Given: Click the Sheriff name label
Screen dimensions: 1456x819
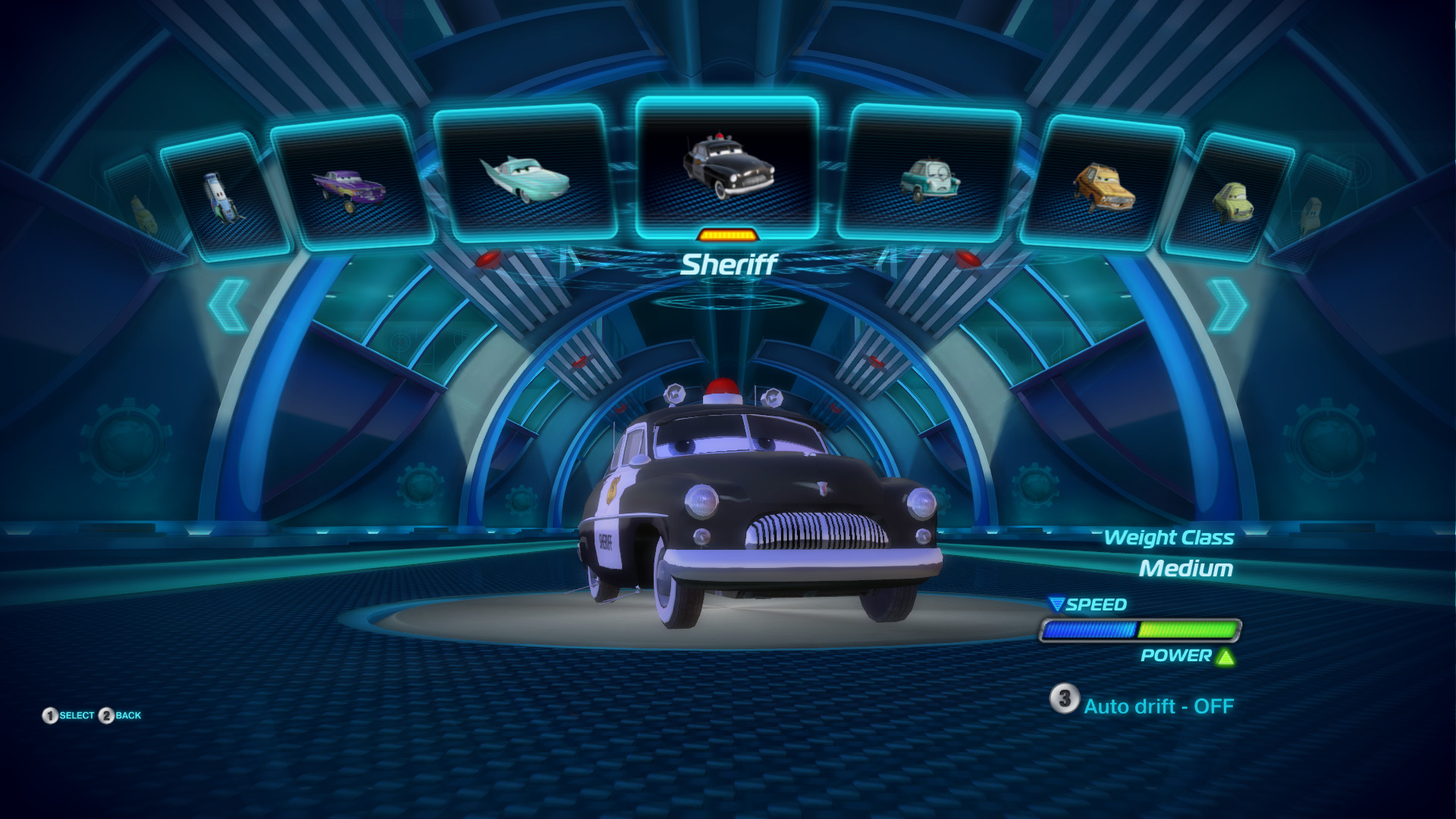Looking at the screenshot, I should coord(731,264).
